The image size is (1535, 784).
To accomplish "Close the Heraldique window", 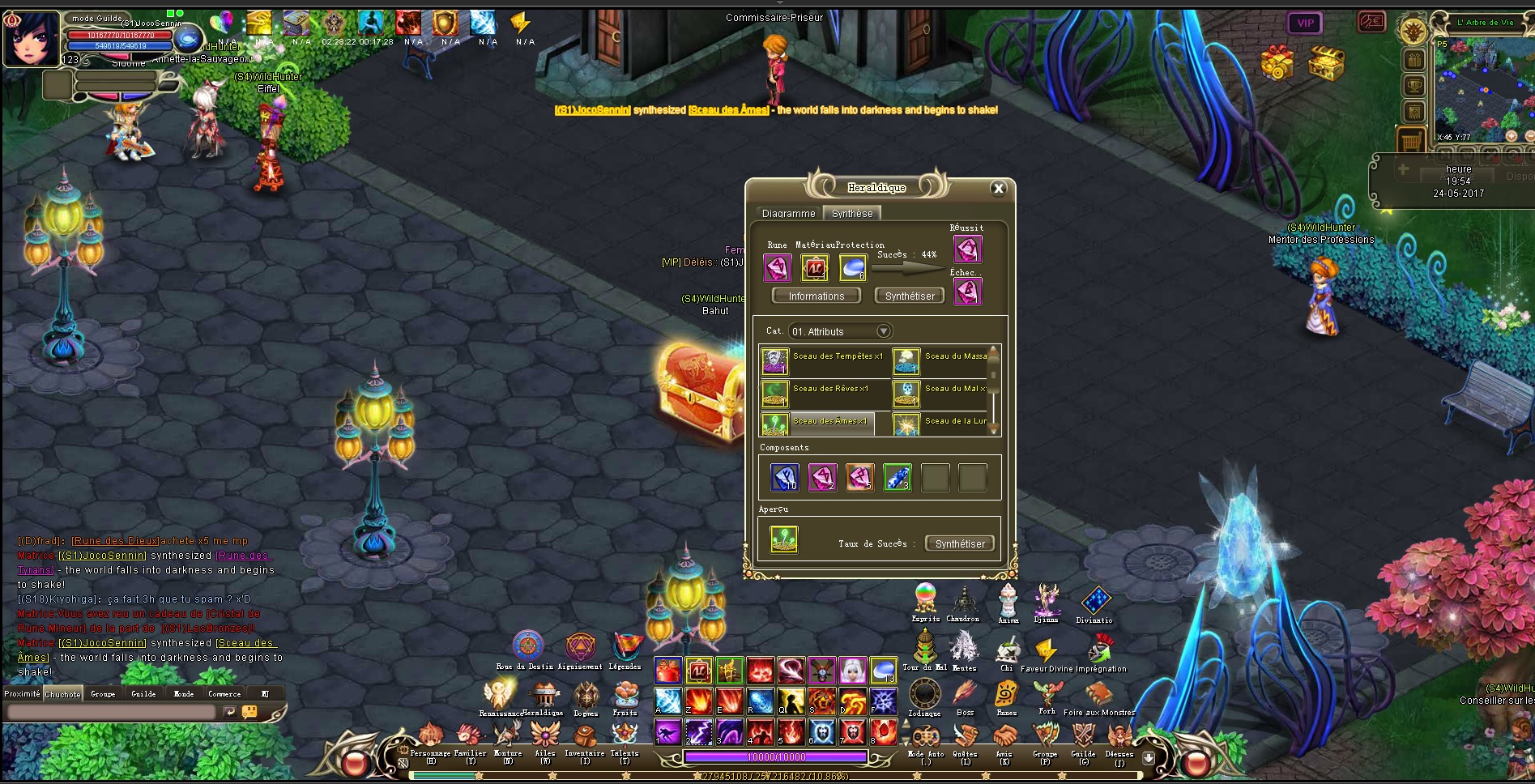I will tap(998, 189).
